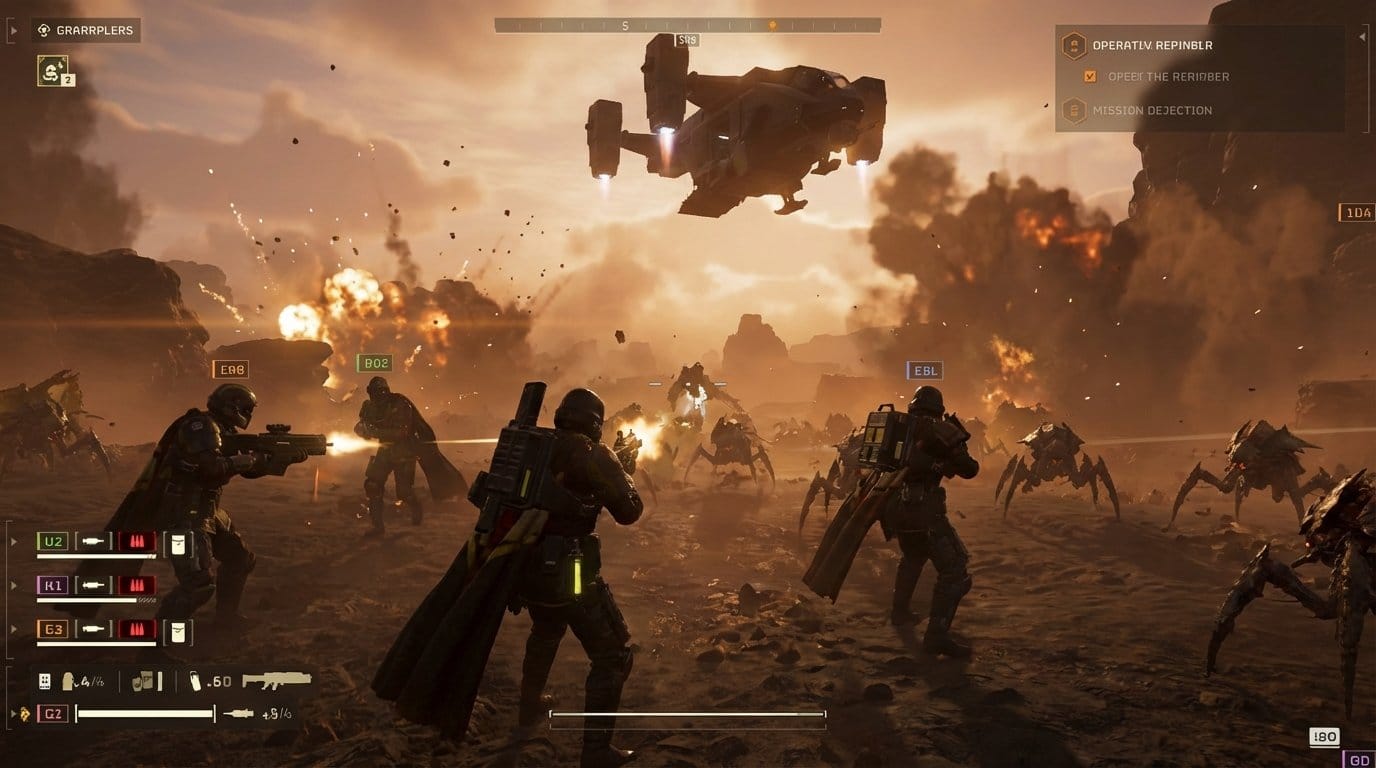Expand the arrow beside U2's squad entry

click(12, 541)
